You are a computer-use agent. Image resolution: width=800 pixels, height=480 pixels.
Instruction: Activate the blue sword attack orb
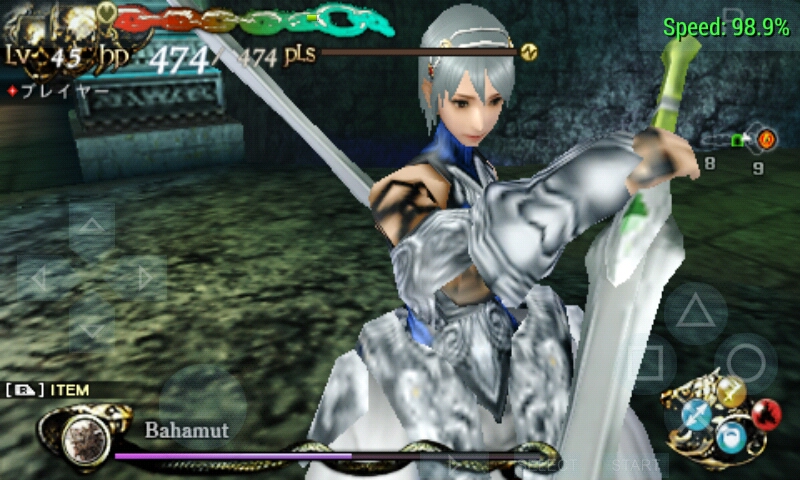tap(698, 415)
